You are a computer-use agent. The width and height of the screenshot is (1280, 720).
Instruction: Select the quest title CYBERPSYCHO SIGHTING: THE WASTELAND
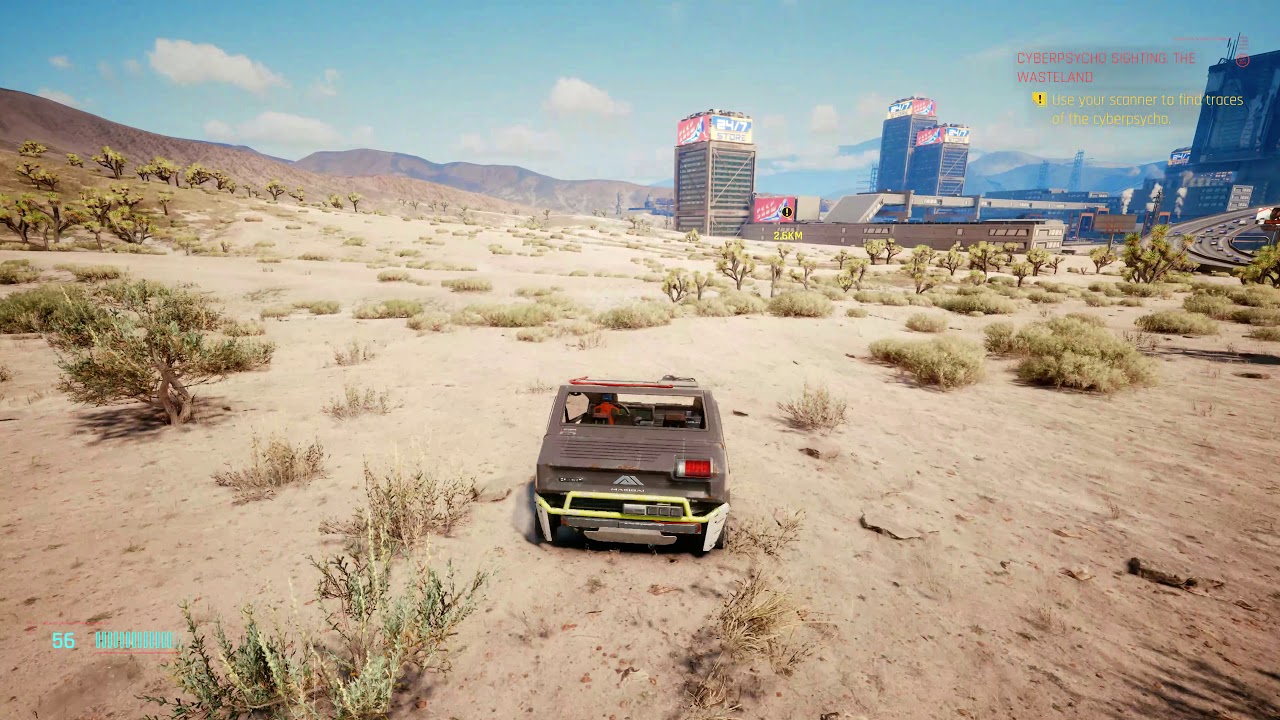(x=1105, y=66)
